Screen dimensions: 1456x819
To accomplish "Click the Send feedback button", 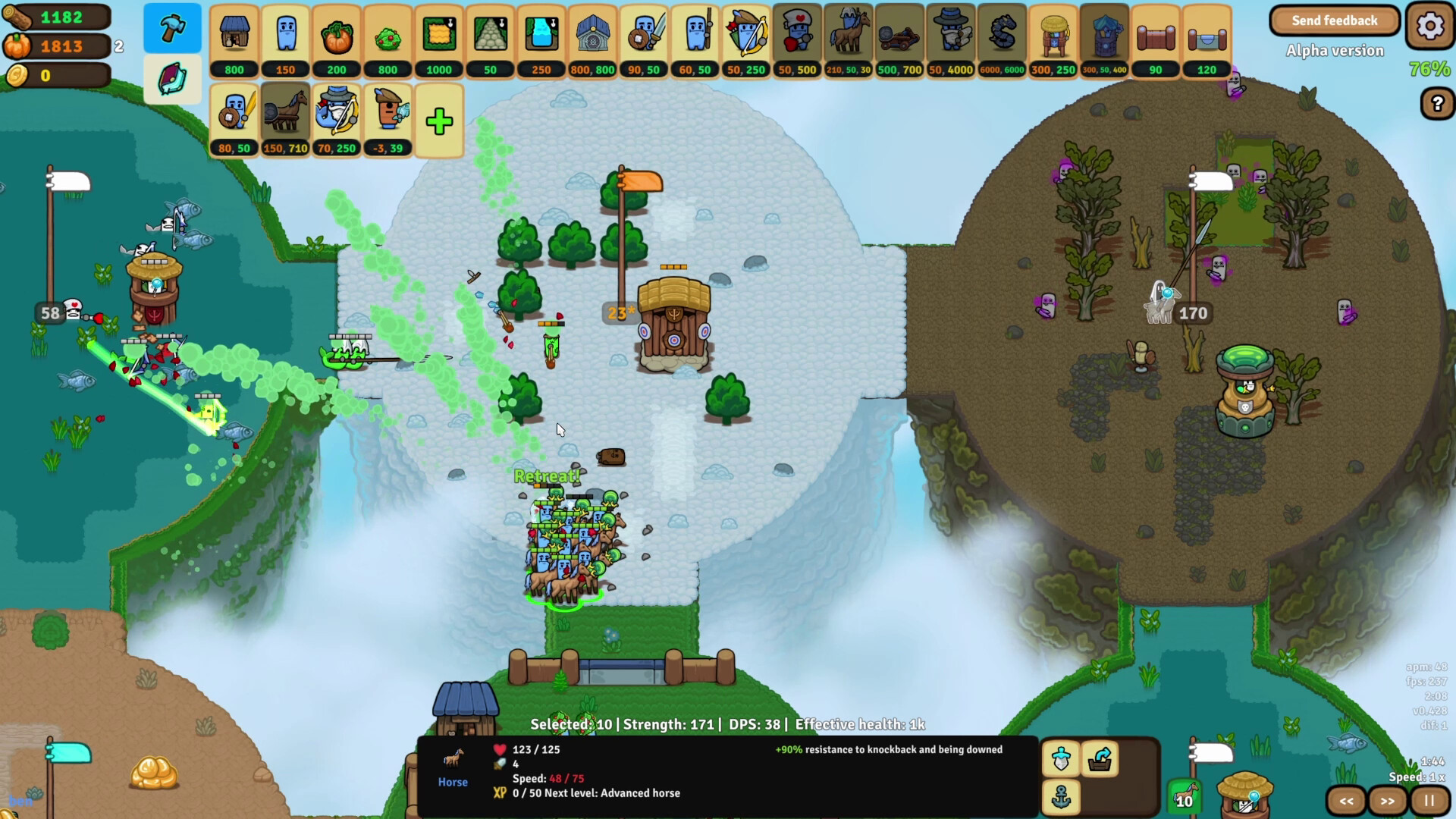I will click(x=1335, y=20).
